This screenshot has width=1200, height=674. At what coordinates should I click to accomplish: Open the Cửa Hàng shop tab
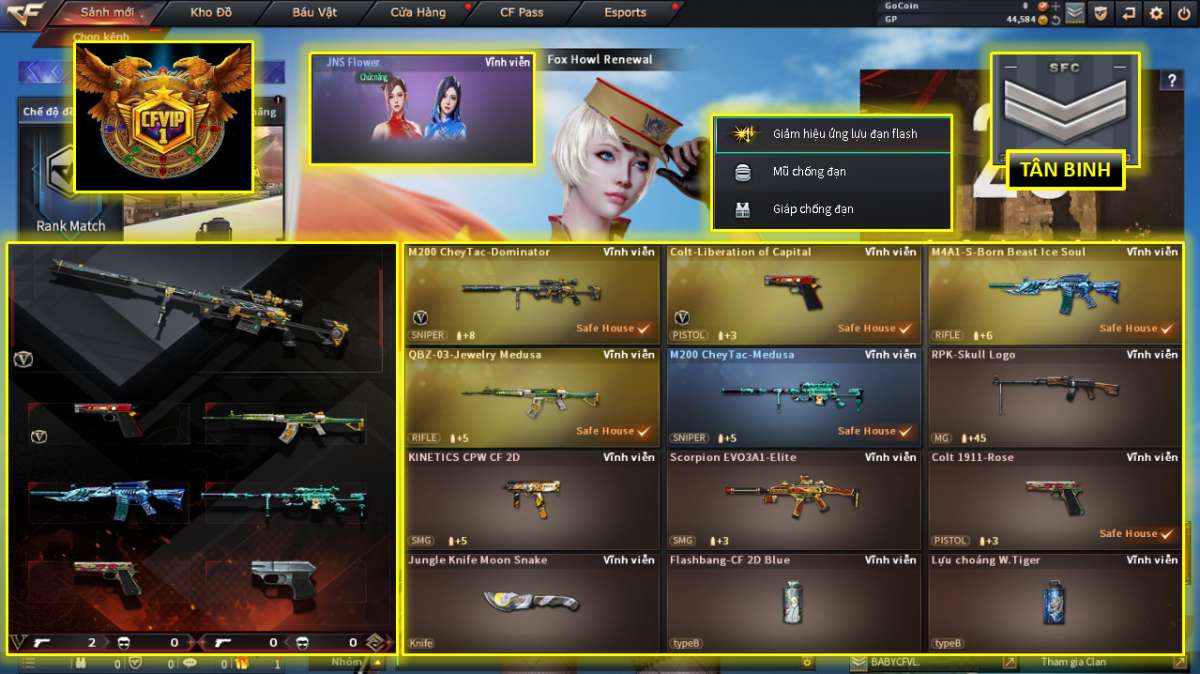pos(417,13)
